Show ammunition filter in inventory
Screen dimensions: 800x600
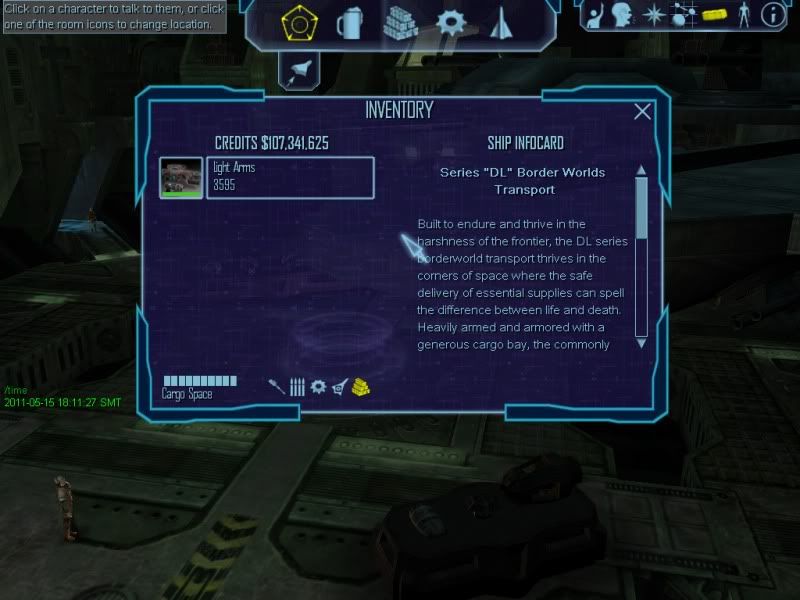(x=297, y=386)
